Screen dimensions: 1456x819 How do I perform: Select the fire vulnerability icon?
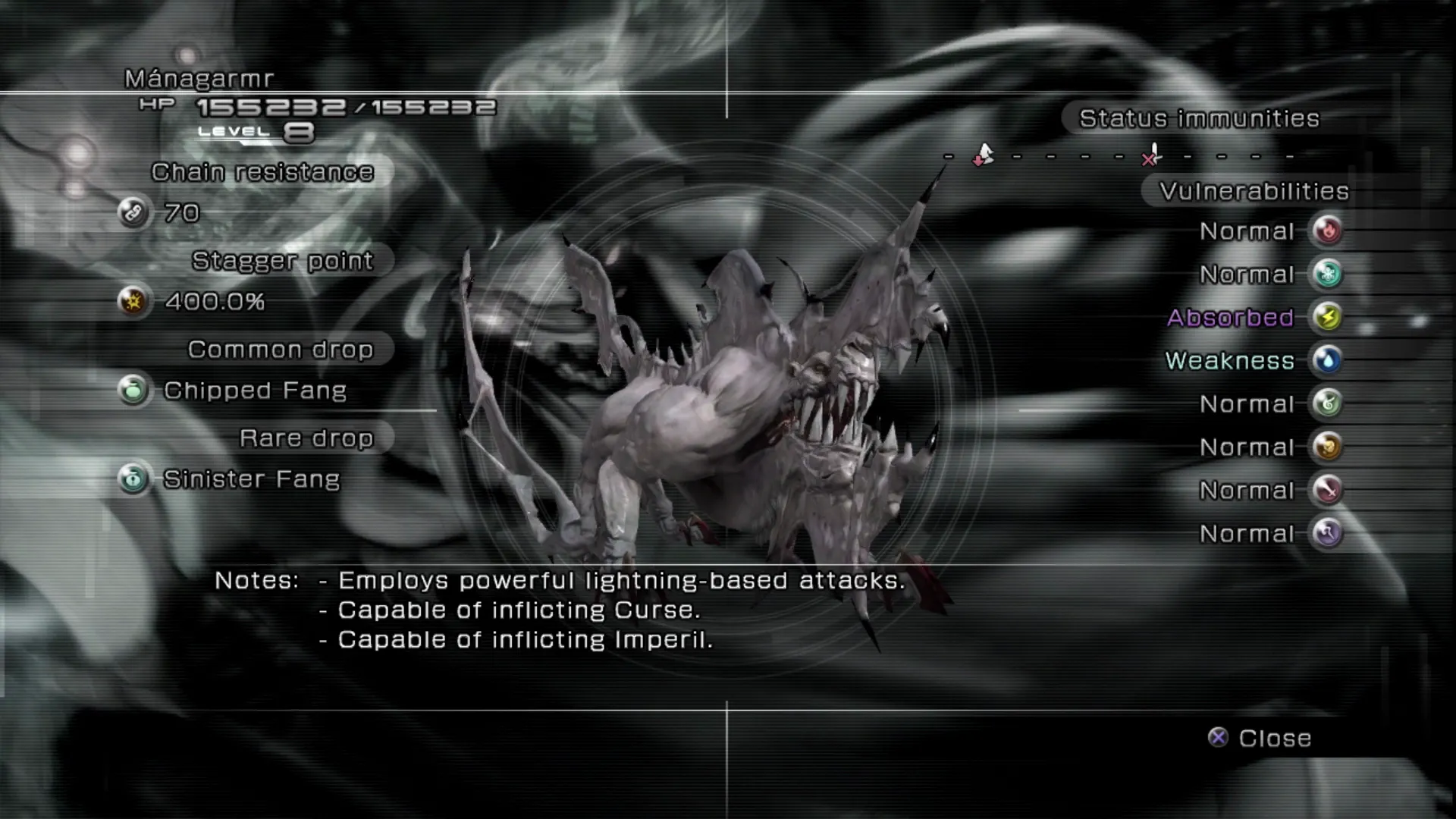click(x=1327, y=231)
